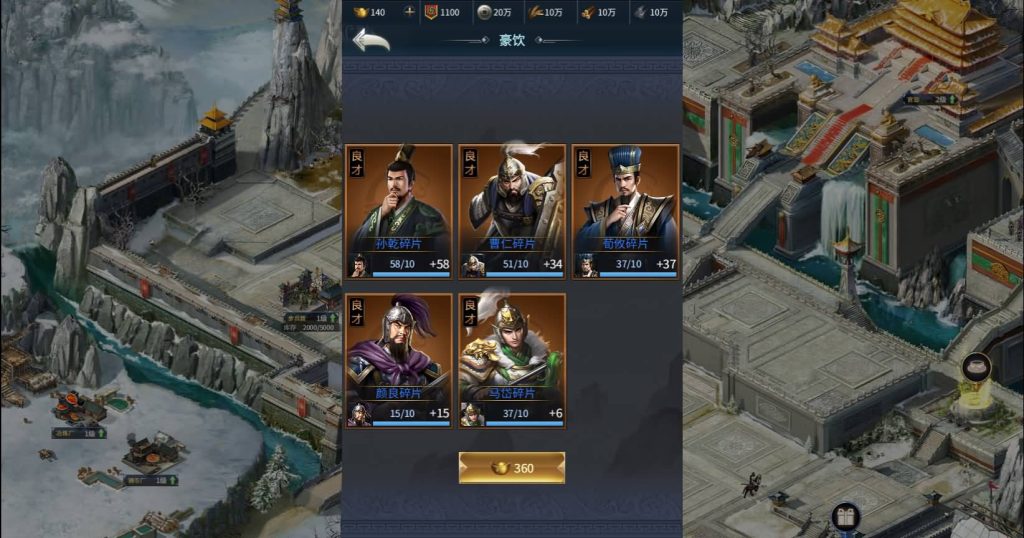Click the gold 360 ingot button
Image resolution: width=1024 pixels, height=538 pixels.
point(512,468)
